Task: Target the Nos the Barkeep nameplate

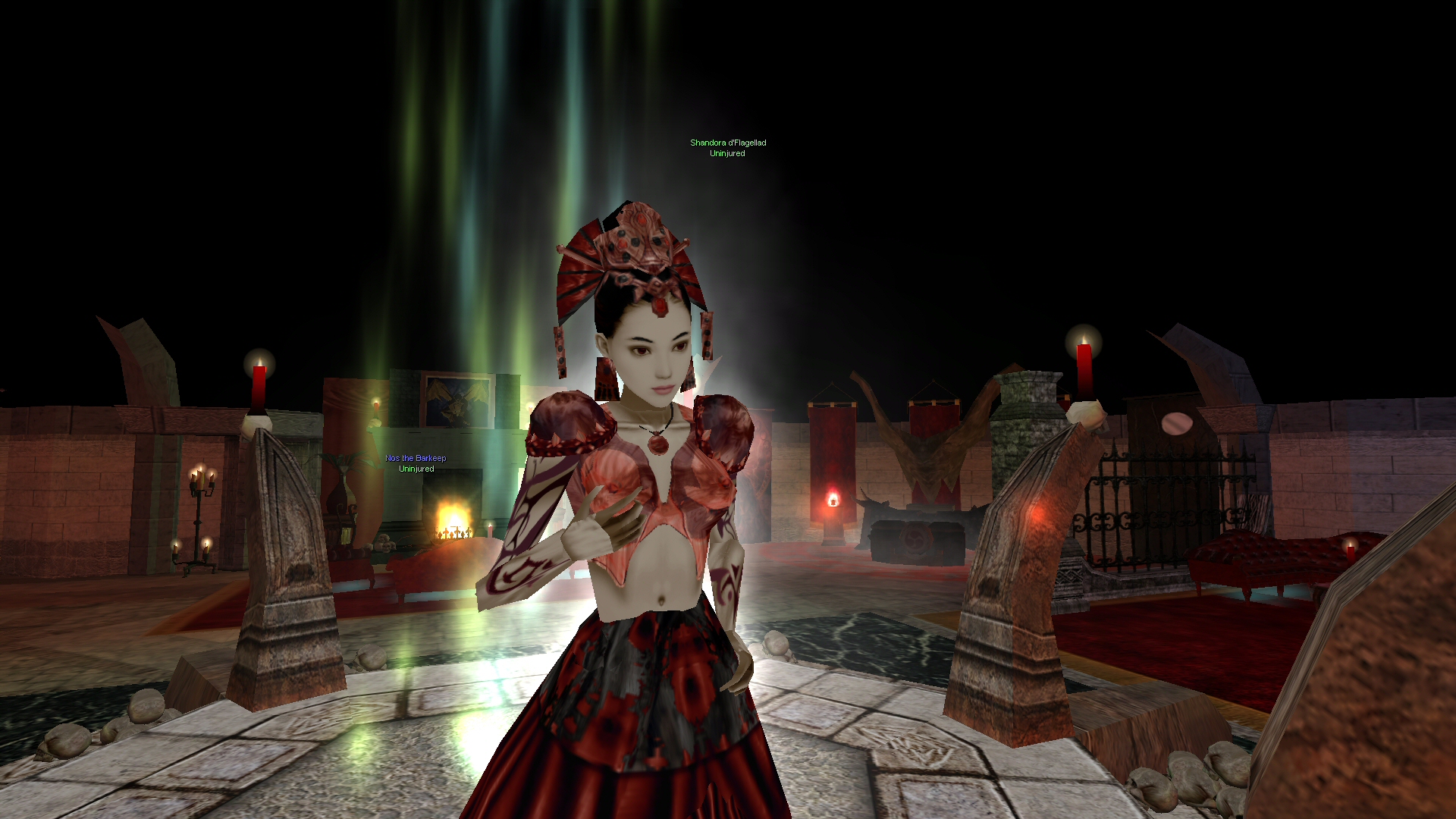Action: point(416,458)
